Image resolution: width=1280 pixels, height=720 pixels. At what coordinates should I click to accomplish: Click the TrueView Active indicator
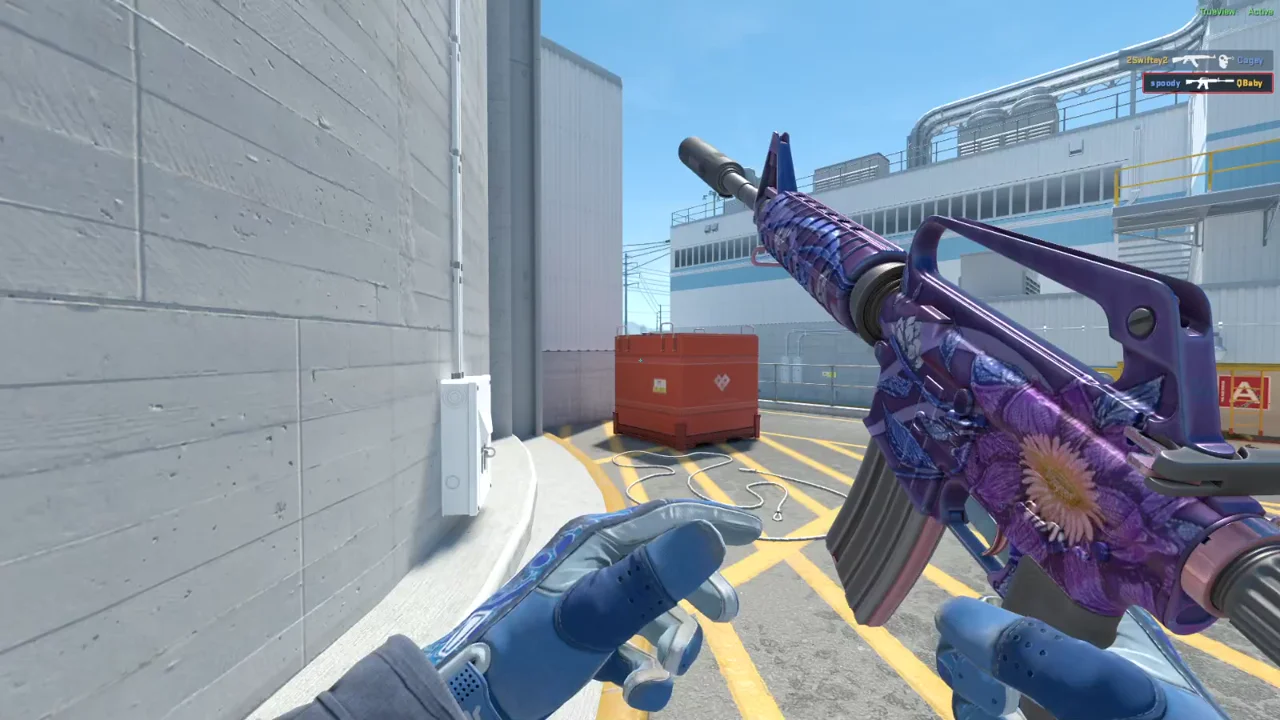coord(1236,11)
